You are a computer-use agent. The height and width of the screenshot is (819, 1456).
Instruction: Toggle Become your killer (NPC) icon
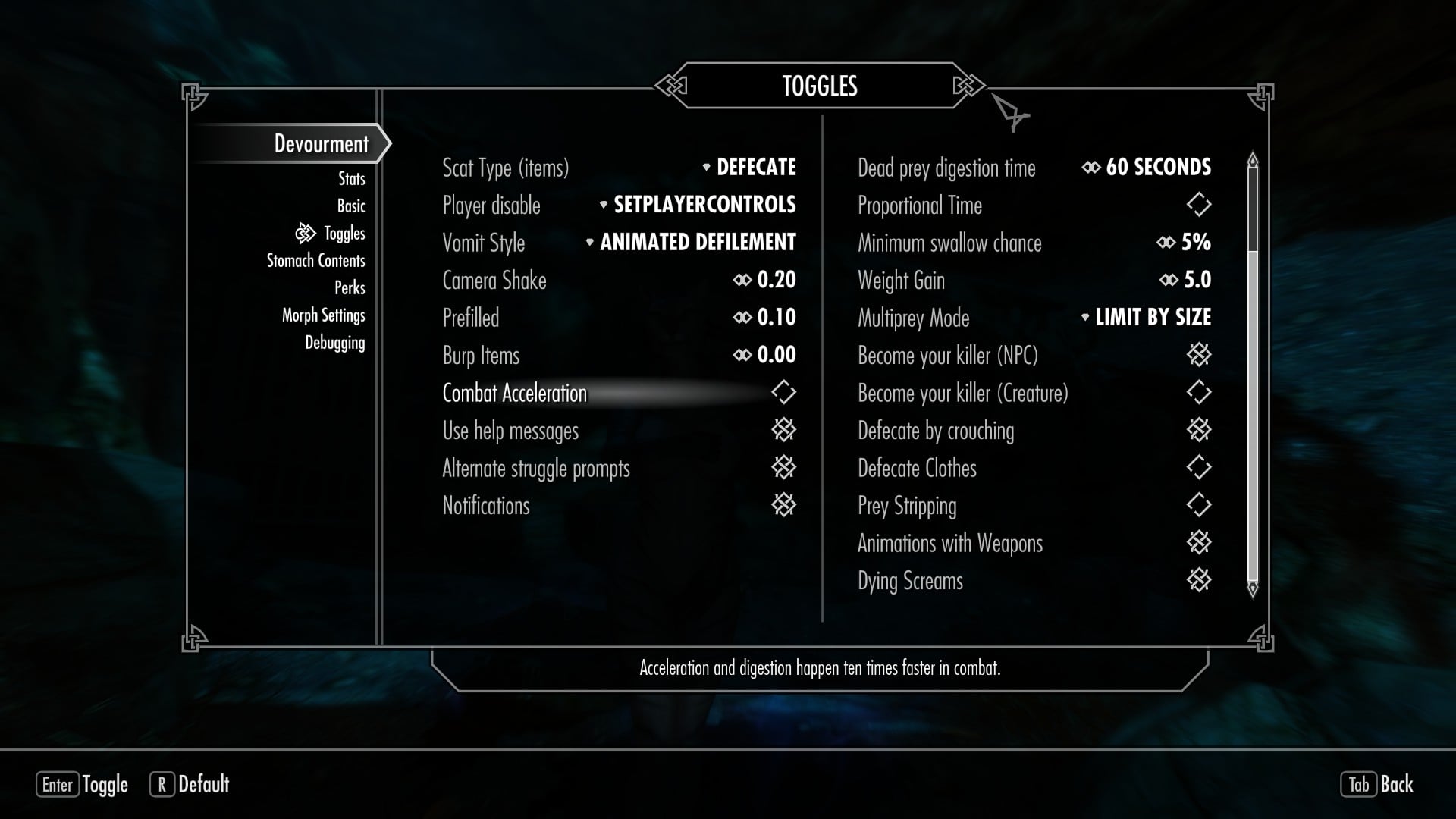(x=1198, y=355)
